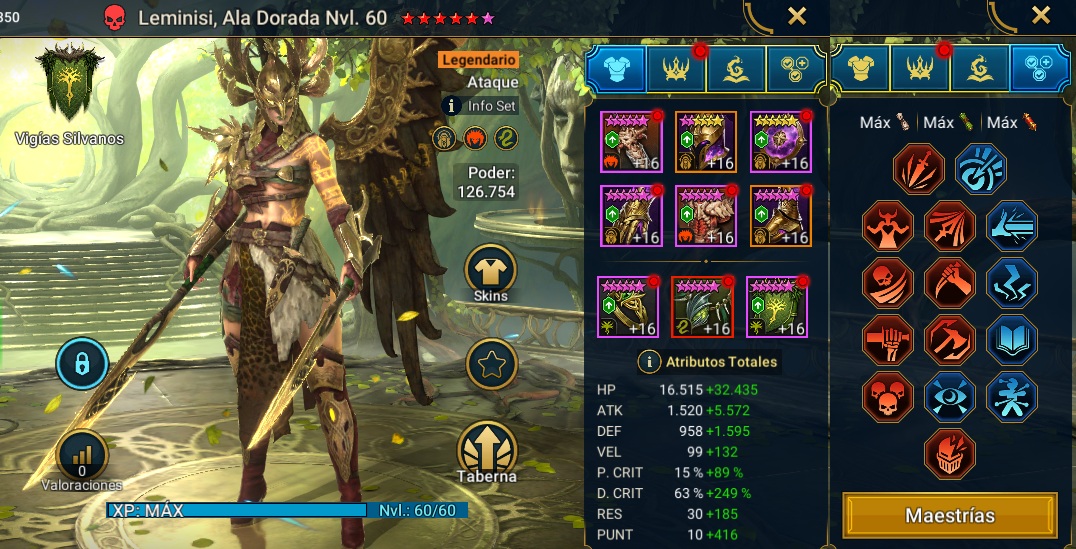Select the ring accessory slot
This screenshot has height=549, width=1076.
tap(628, 307)
